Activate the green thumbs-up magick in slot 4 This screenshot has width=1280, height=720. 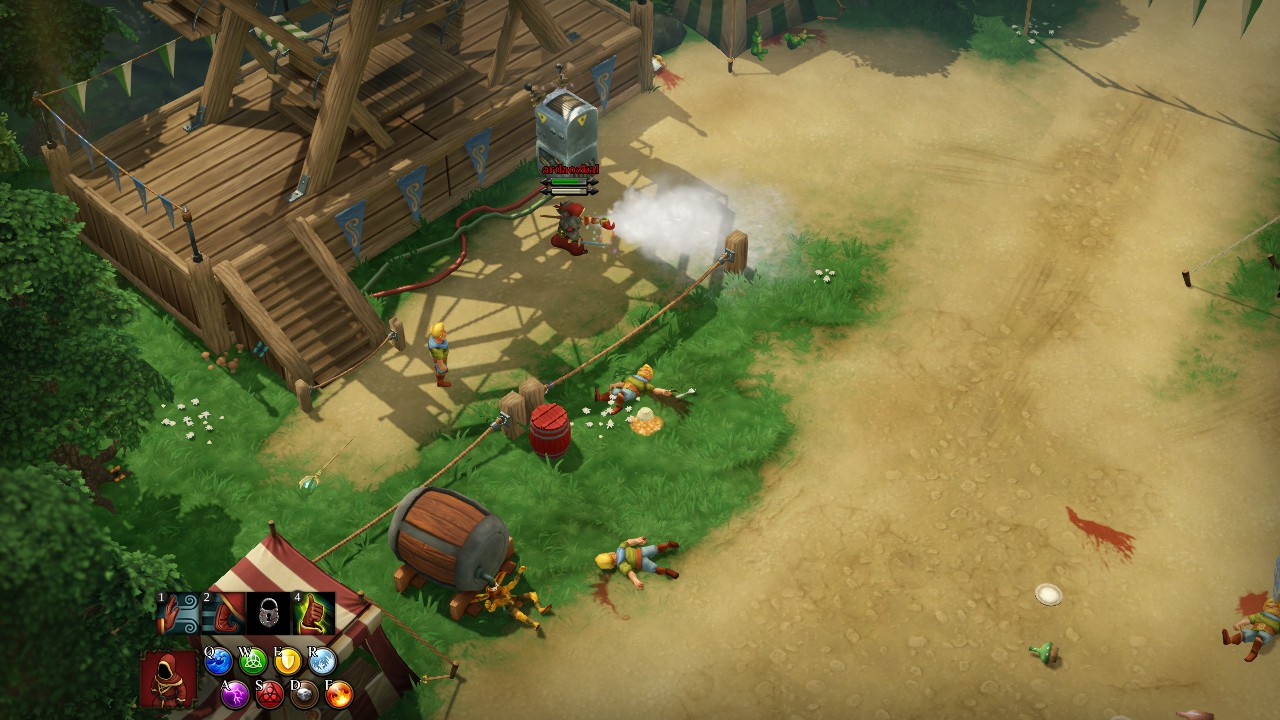(x=313, y=613)
